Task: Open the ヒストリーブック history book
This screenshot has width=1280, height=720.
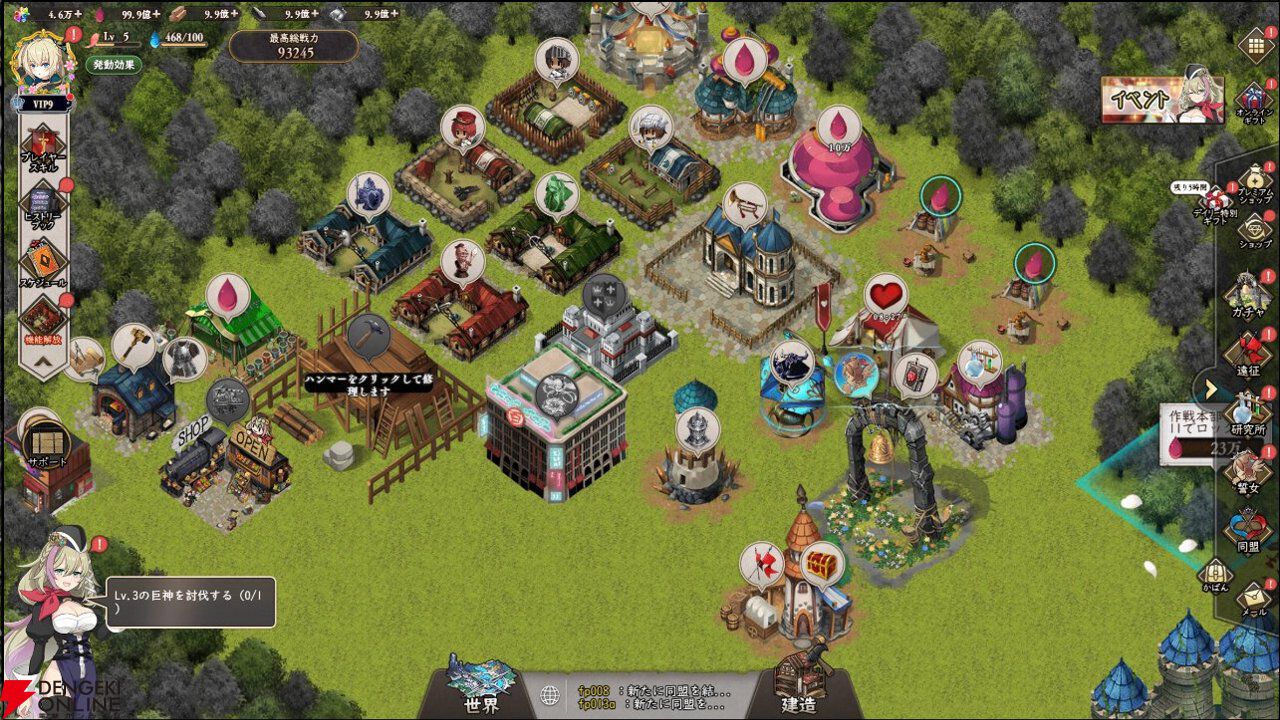Action: 43,205
